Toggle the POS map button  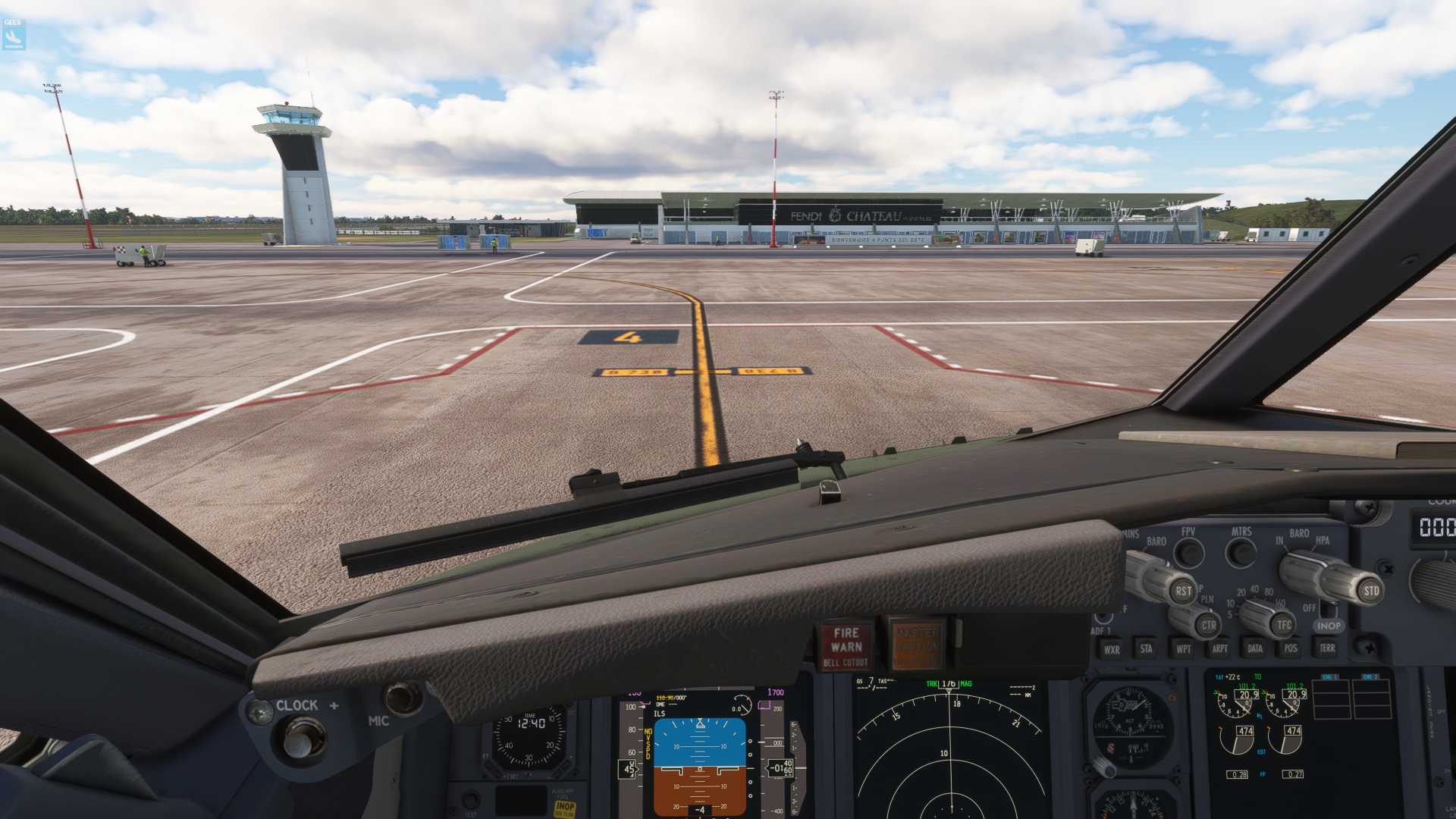1291,648
